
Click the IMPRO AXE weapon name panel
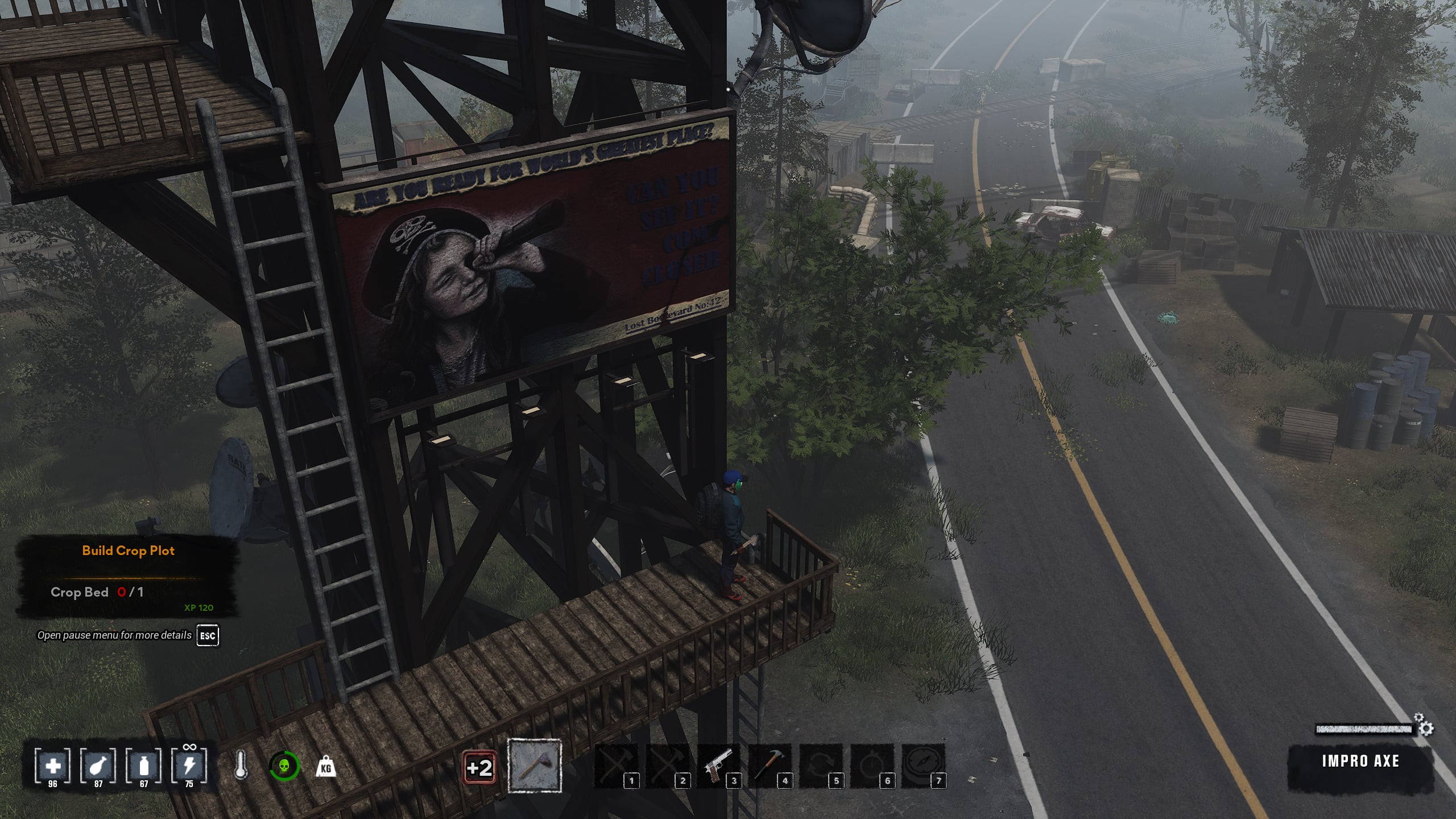click(x=1359, y=761)
